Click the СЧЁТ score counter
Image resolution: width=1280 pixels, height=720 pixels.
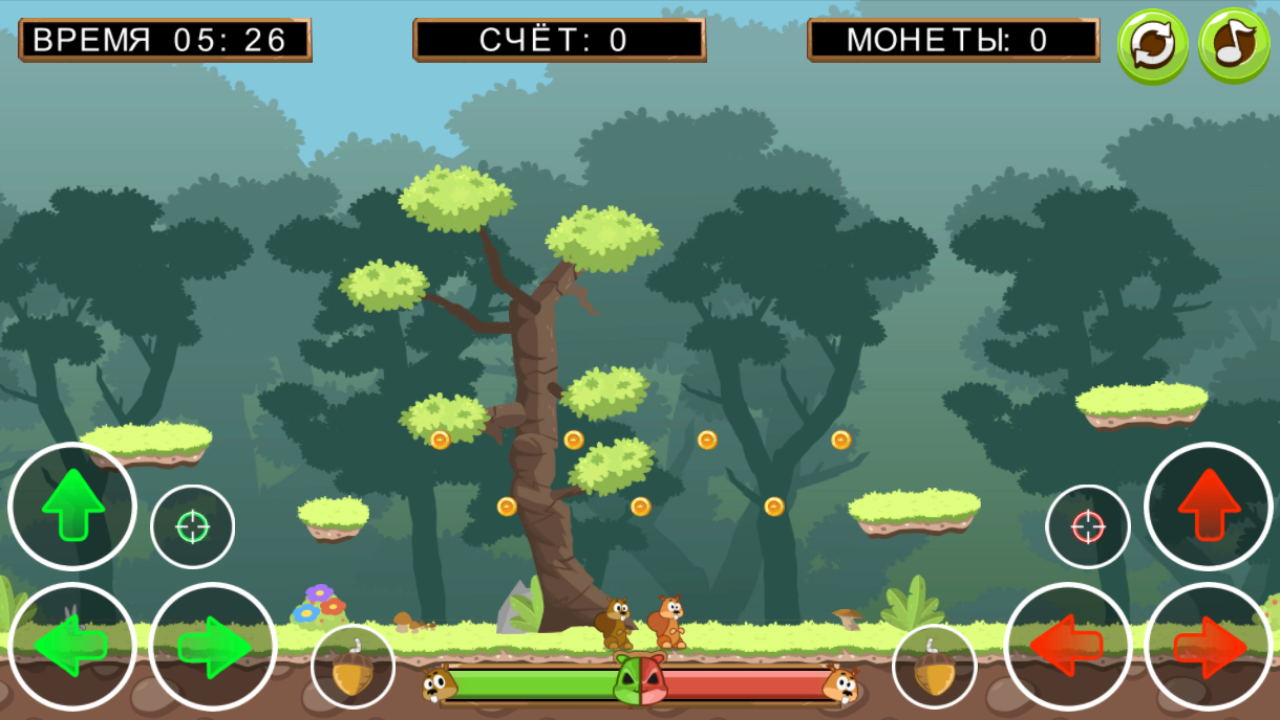(560, 40)
